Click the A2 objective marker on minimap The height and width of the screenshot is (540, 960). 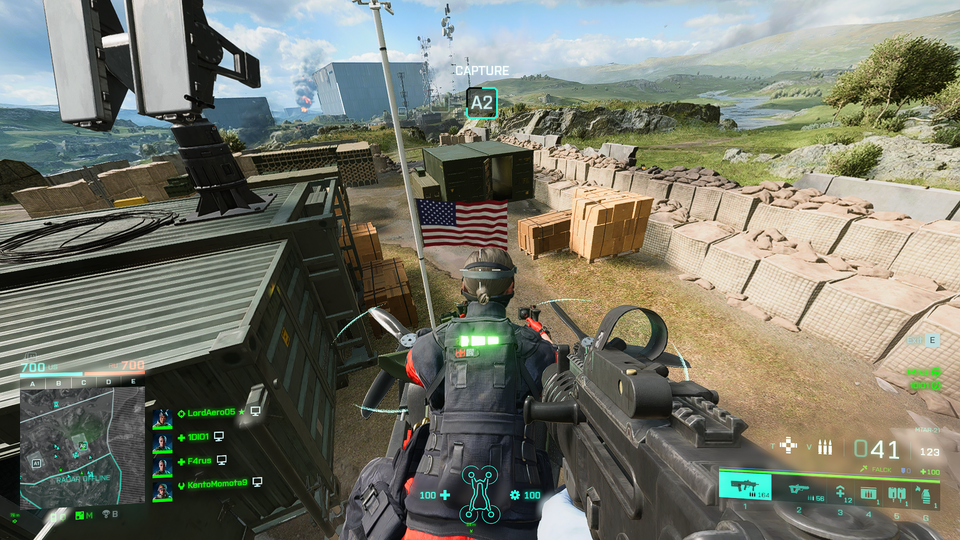84,446
